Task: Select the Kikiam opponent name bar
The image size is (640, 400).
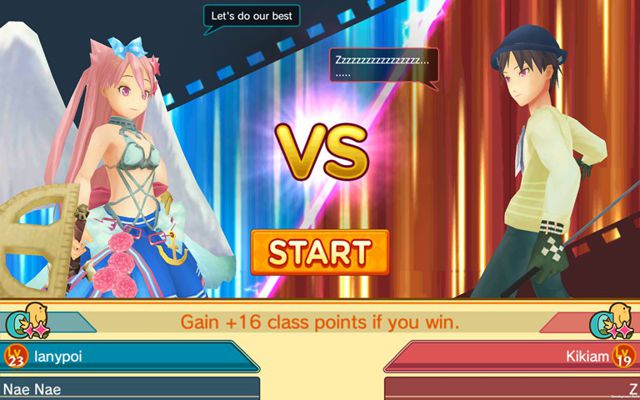Action: (x=510, y=355)
